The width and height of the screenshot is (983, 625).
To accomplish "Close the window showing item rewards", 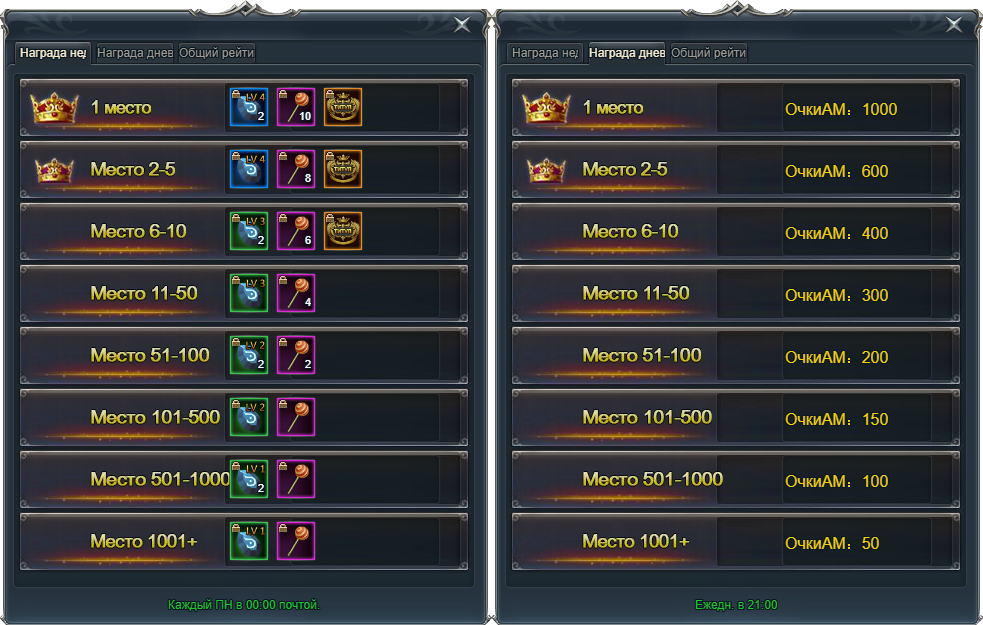I will 462,26.
